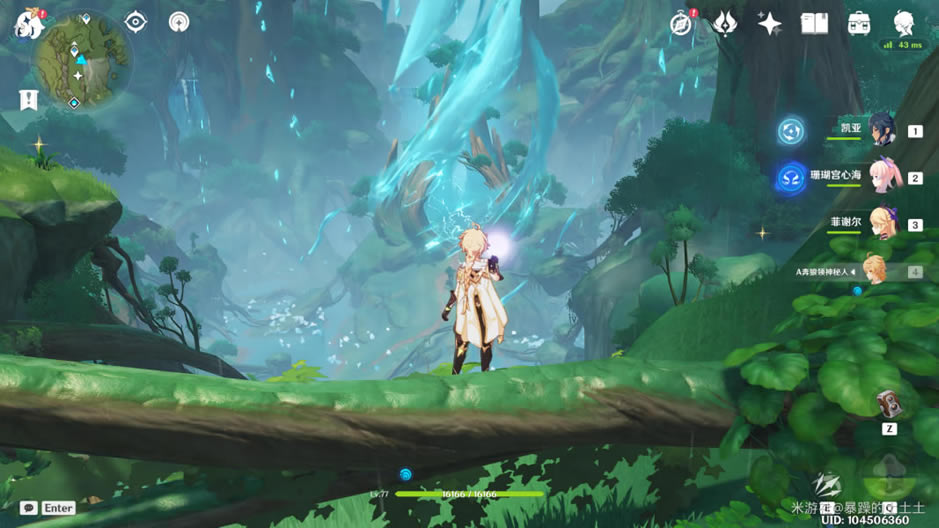Switch to party member 珊瑚宫心海

click(881, 177)
